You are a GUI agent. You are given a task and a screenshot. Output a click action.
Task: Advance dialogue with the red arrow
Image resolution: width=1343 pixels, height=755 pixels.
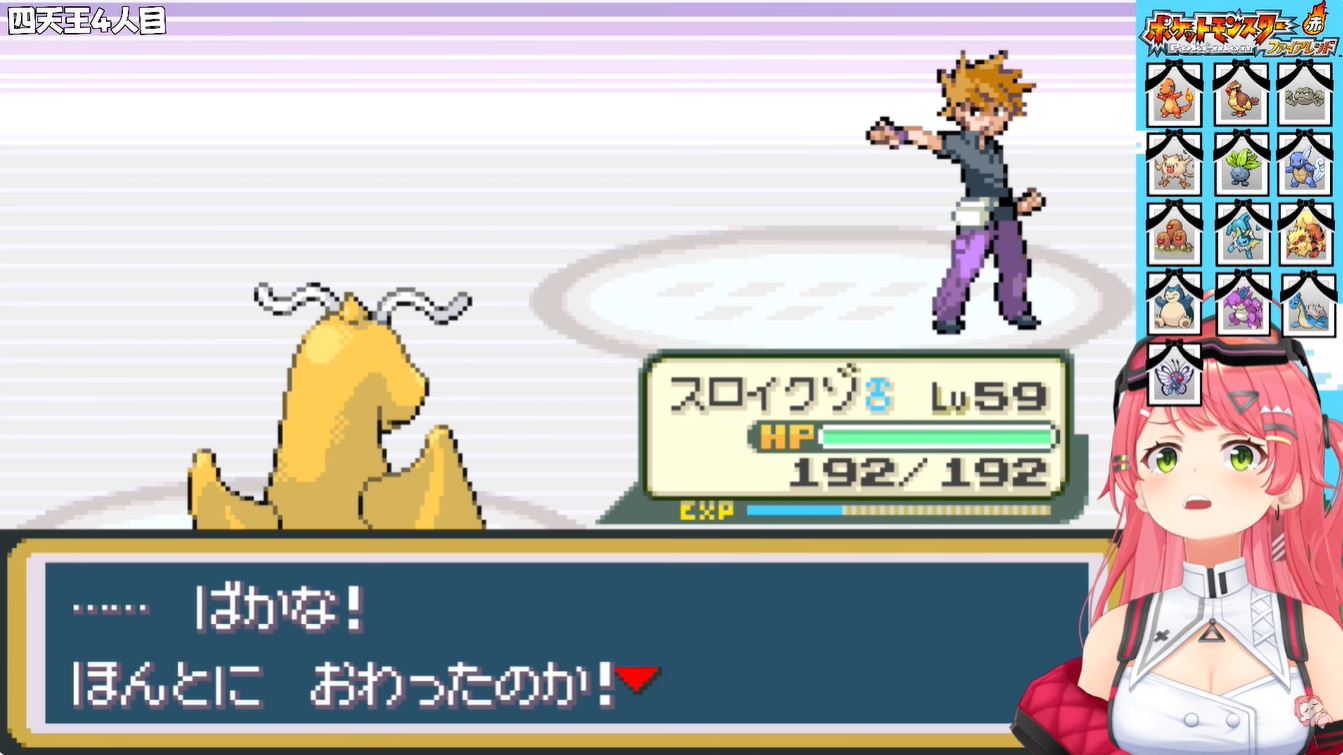637,680
